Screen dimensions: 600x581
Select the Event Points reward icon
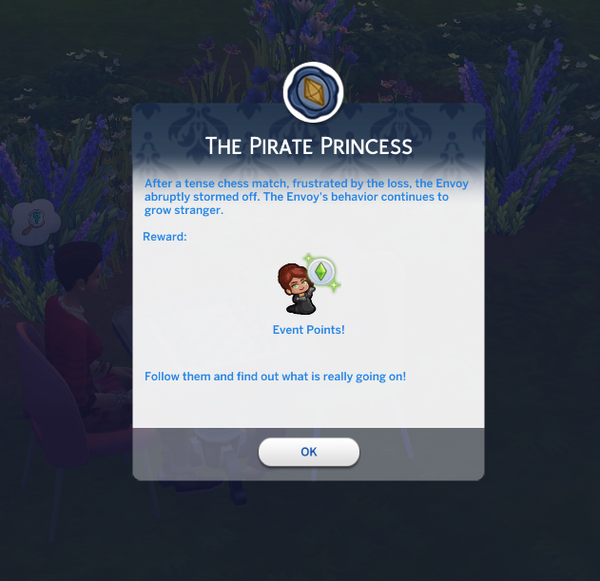tap(308, 285)
